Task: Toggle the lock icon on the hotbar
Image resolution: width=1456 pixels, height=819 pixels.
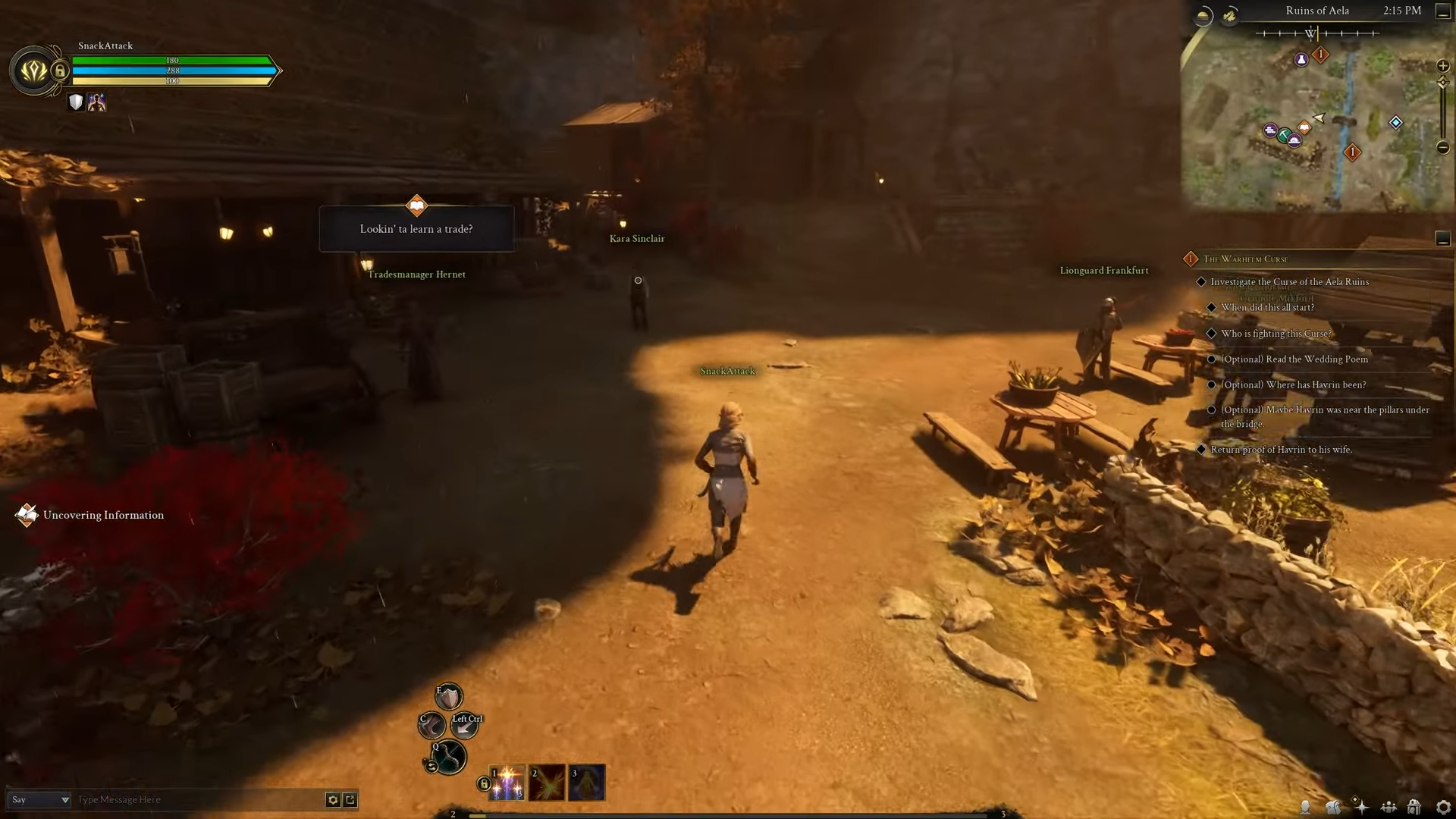Action: coord(483,783)
